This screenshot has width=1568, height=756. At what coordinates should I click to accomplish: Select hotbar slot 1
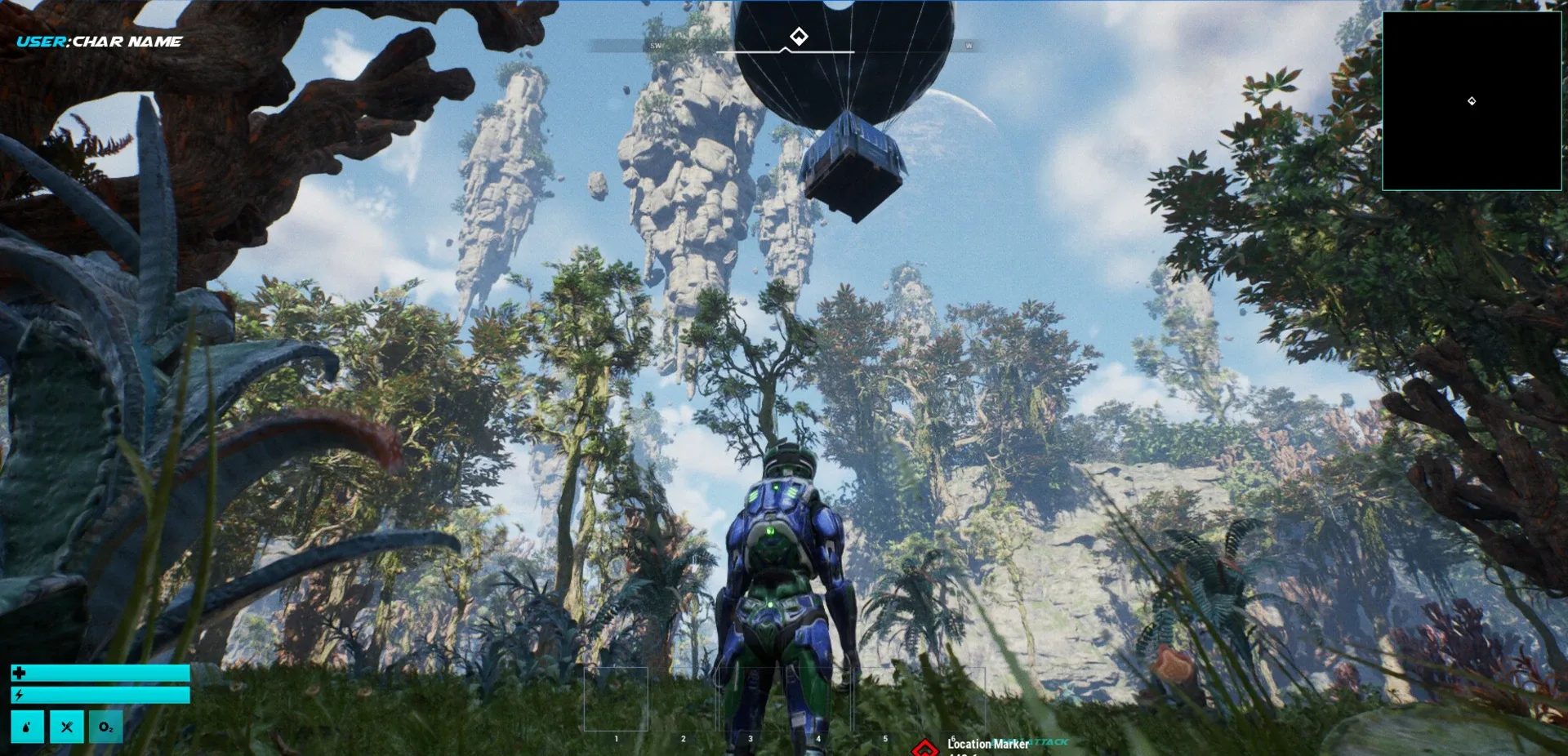(616, 699)
